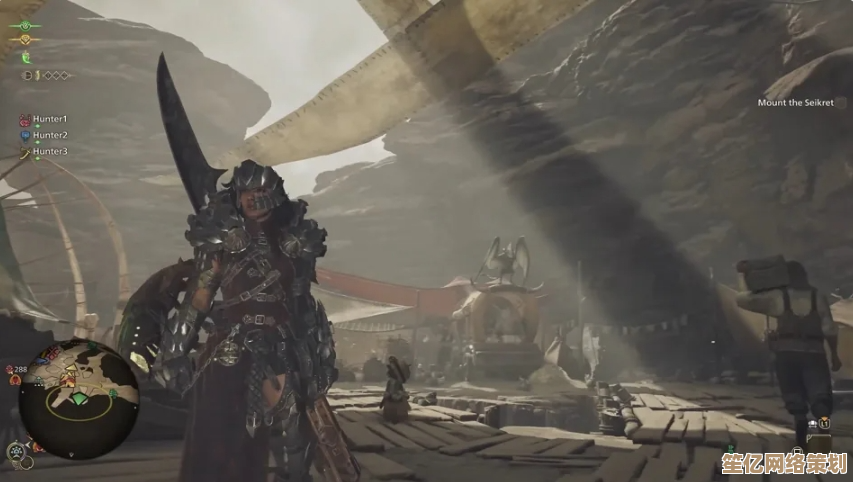Select Hunter1 in the party list
The height and width of the screenshot is (482, 853).
pos(49,118)
